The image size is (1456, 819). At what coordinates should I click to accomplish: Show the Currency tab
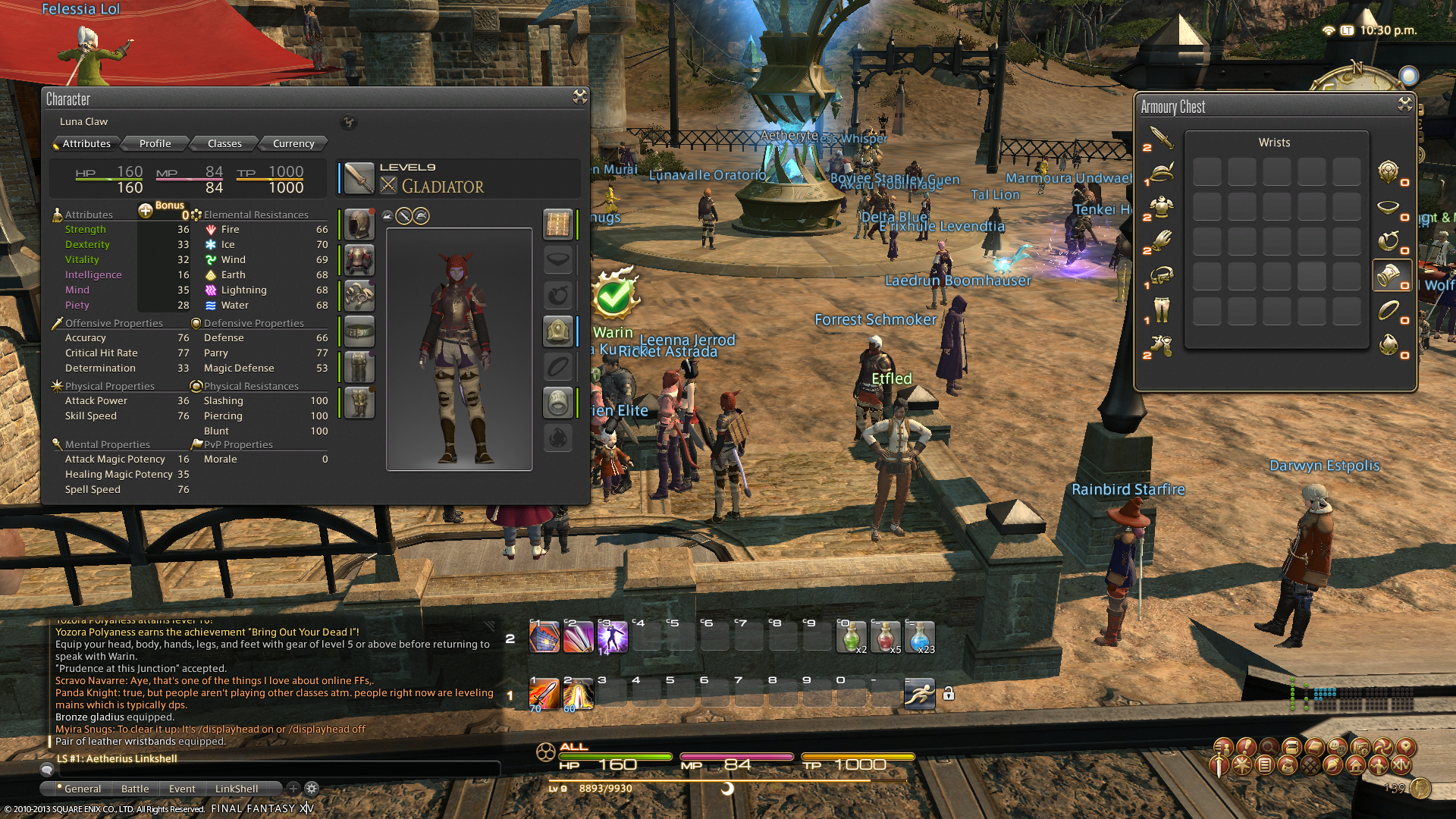293,143
